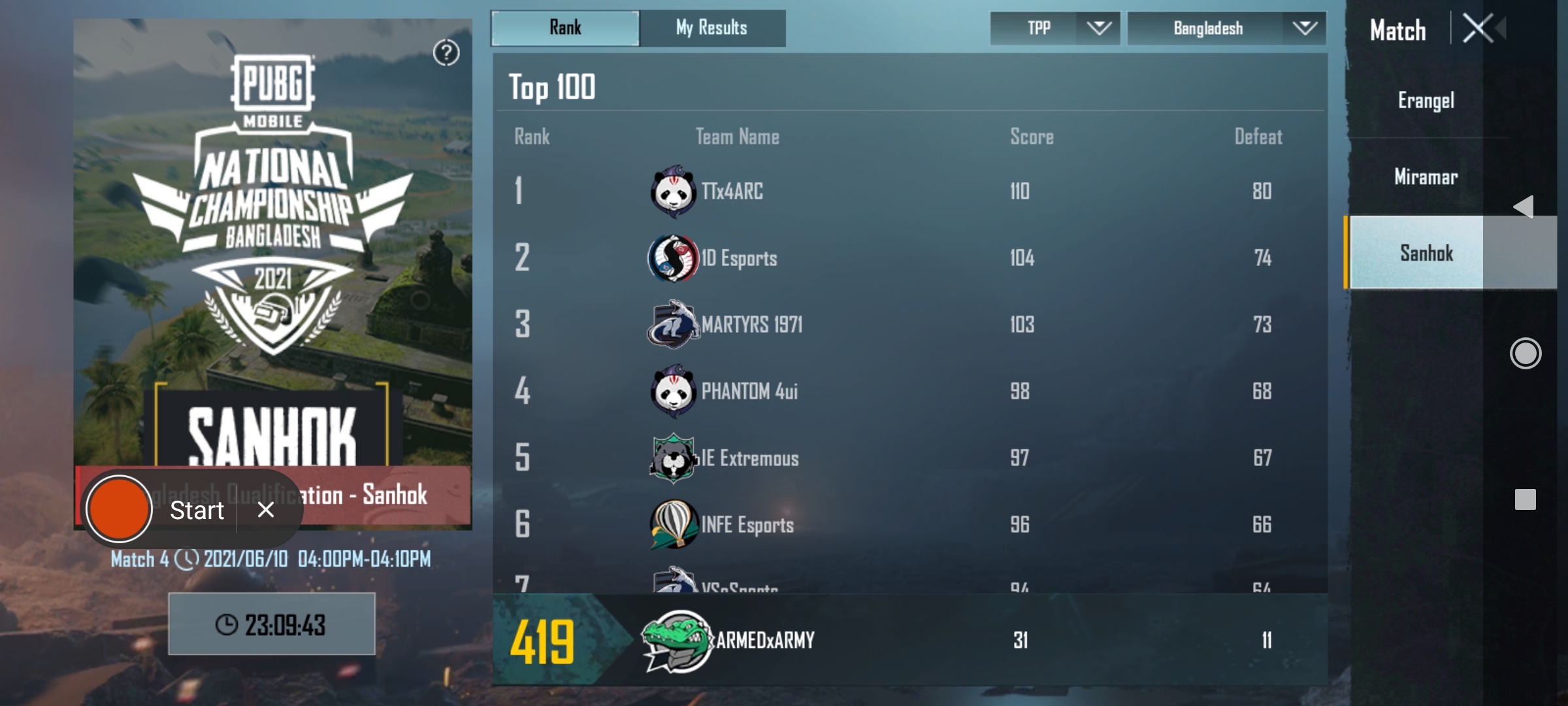Screen dimensions: 1568x706
Task: Switch to the My Results tab
Action: click(x=711, y=27)
